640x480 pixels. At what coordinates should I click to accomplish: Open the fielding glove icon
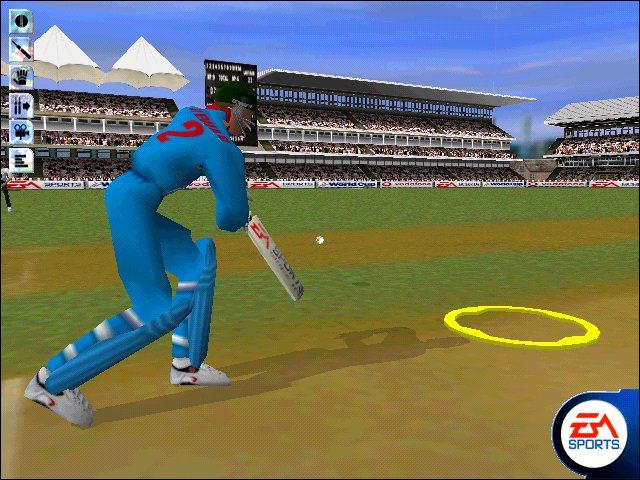[x=21, y=75]
